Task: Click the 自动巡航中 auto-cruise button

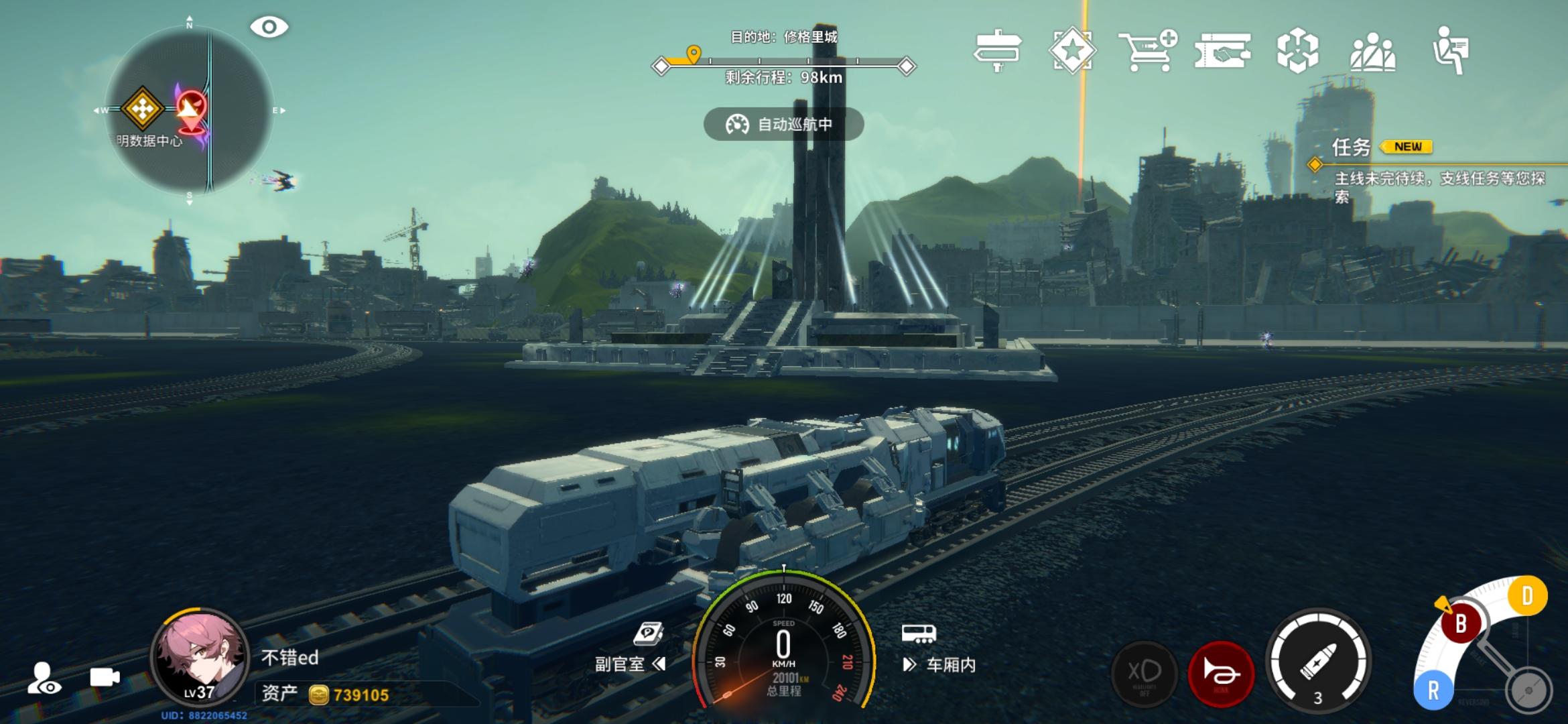Action: pos(783,124)
